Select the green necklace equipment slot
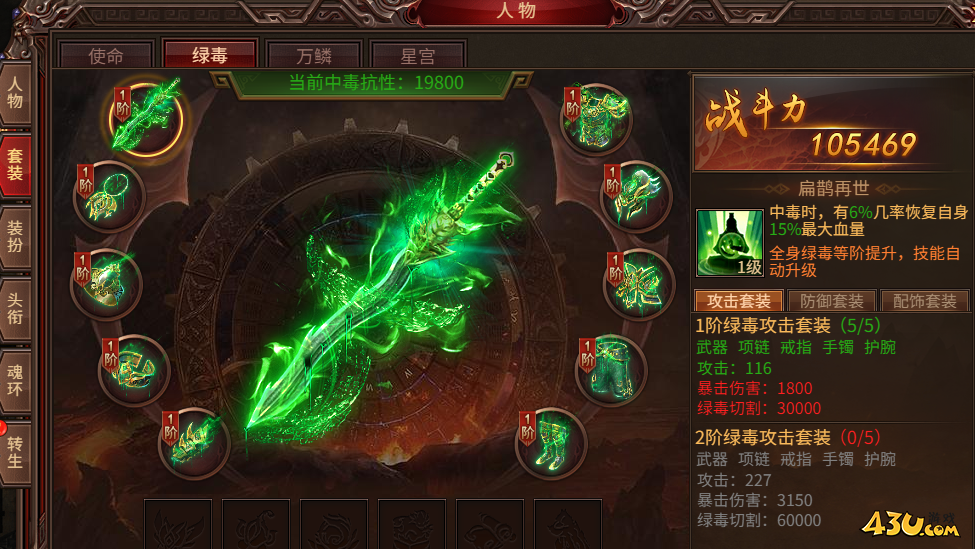 tap(110, 197)
